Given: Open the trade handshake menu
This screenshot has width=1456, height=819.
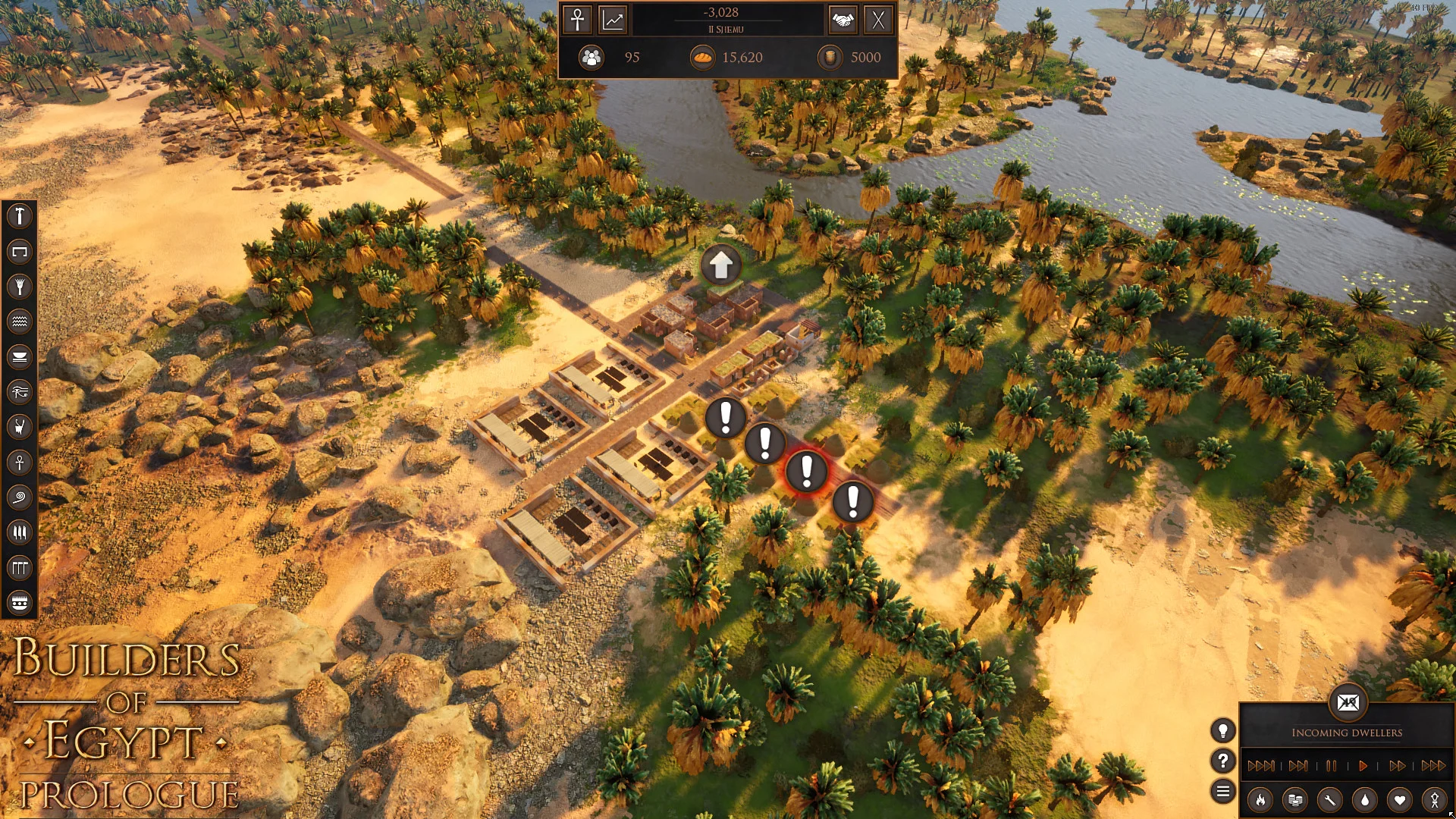Looking at the screenshot, I should pyautogui.click(x=844, y=20).
